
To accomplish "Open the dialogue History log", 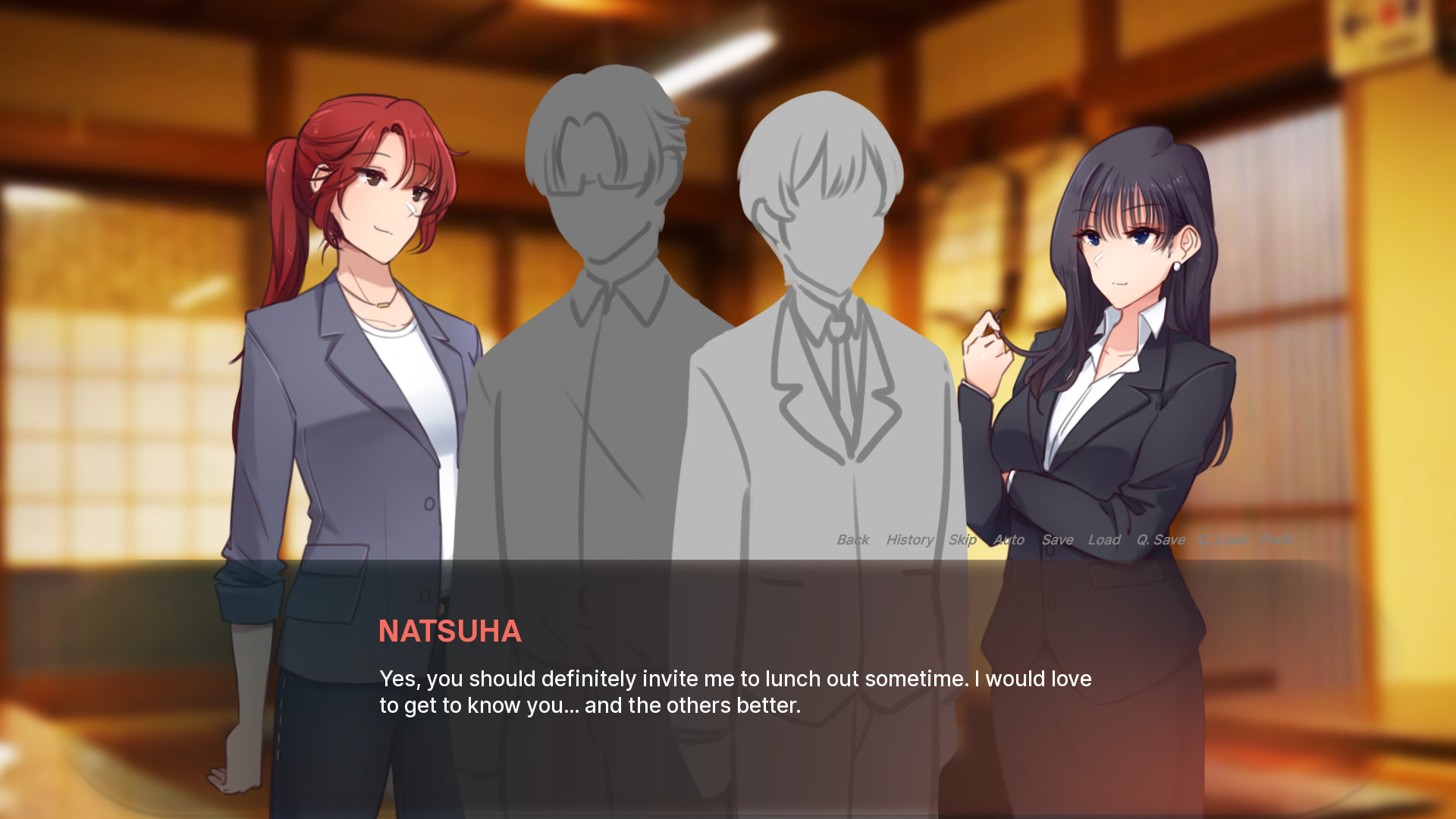I will [908, 540].
